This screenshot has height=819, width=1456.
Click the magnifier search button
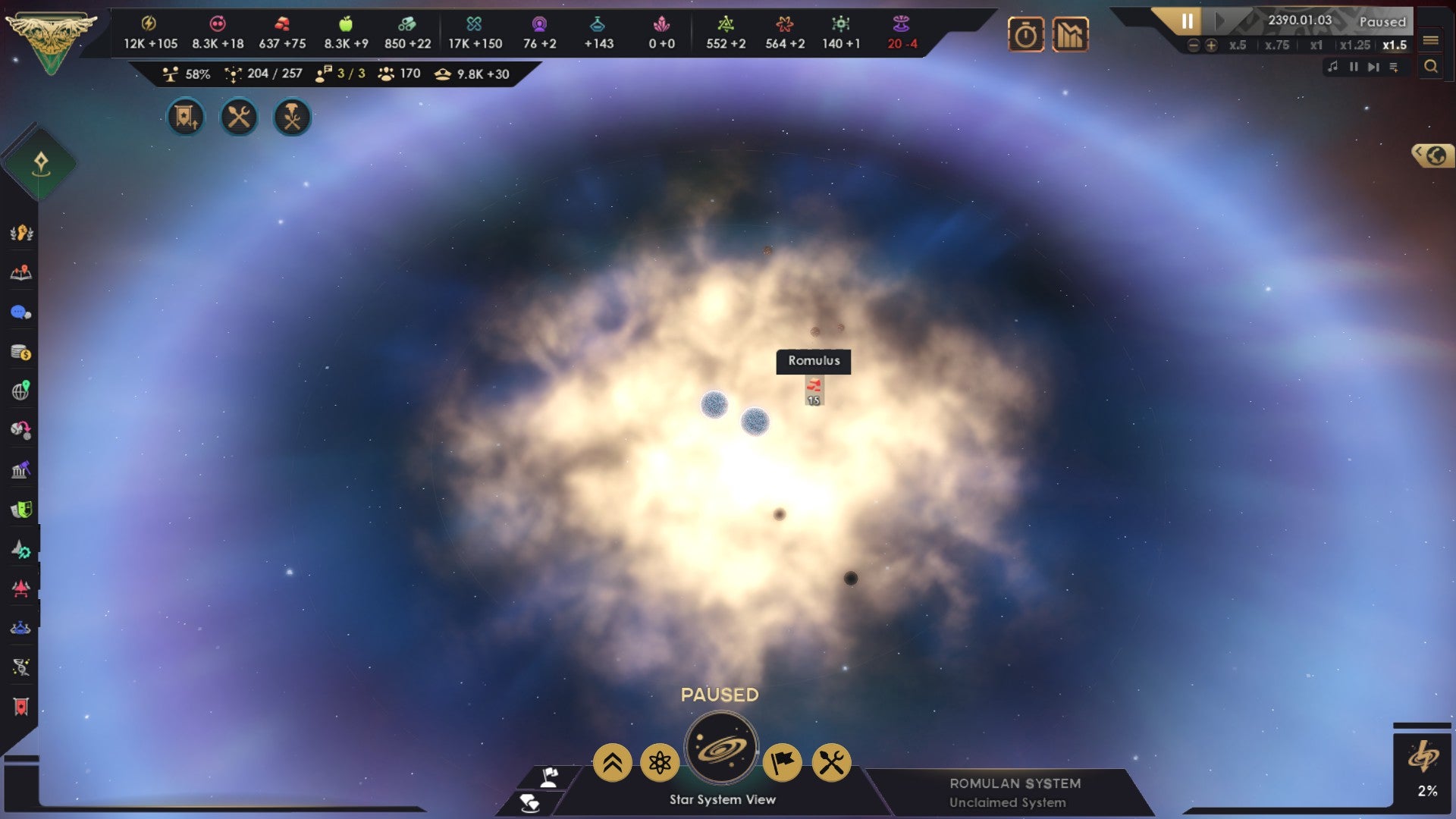tap(1432, 67)
